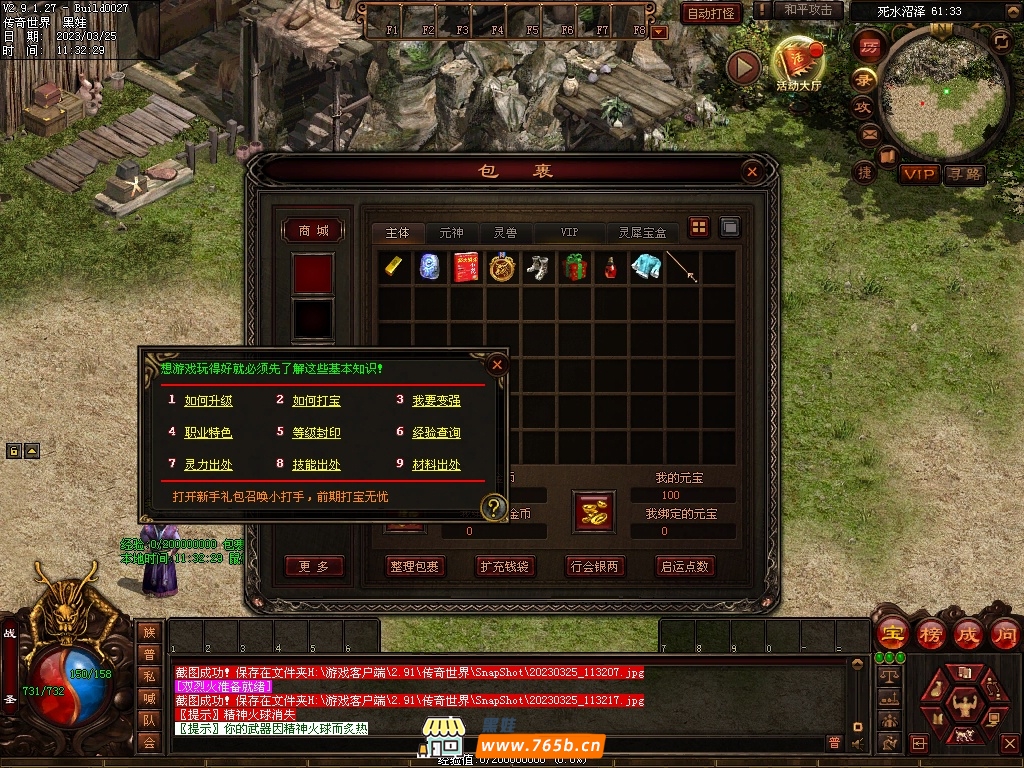Open the 商城 shop
Viewport: 1024px width, 768px height.
(x=313, y=231)
